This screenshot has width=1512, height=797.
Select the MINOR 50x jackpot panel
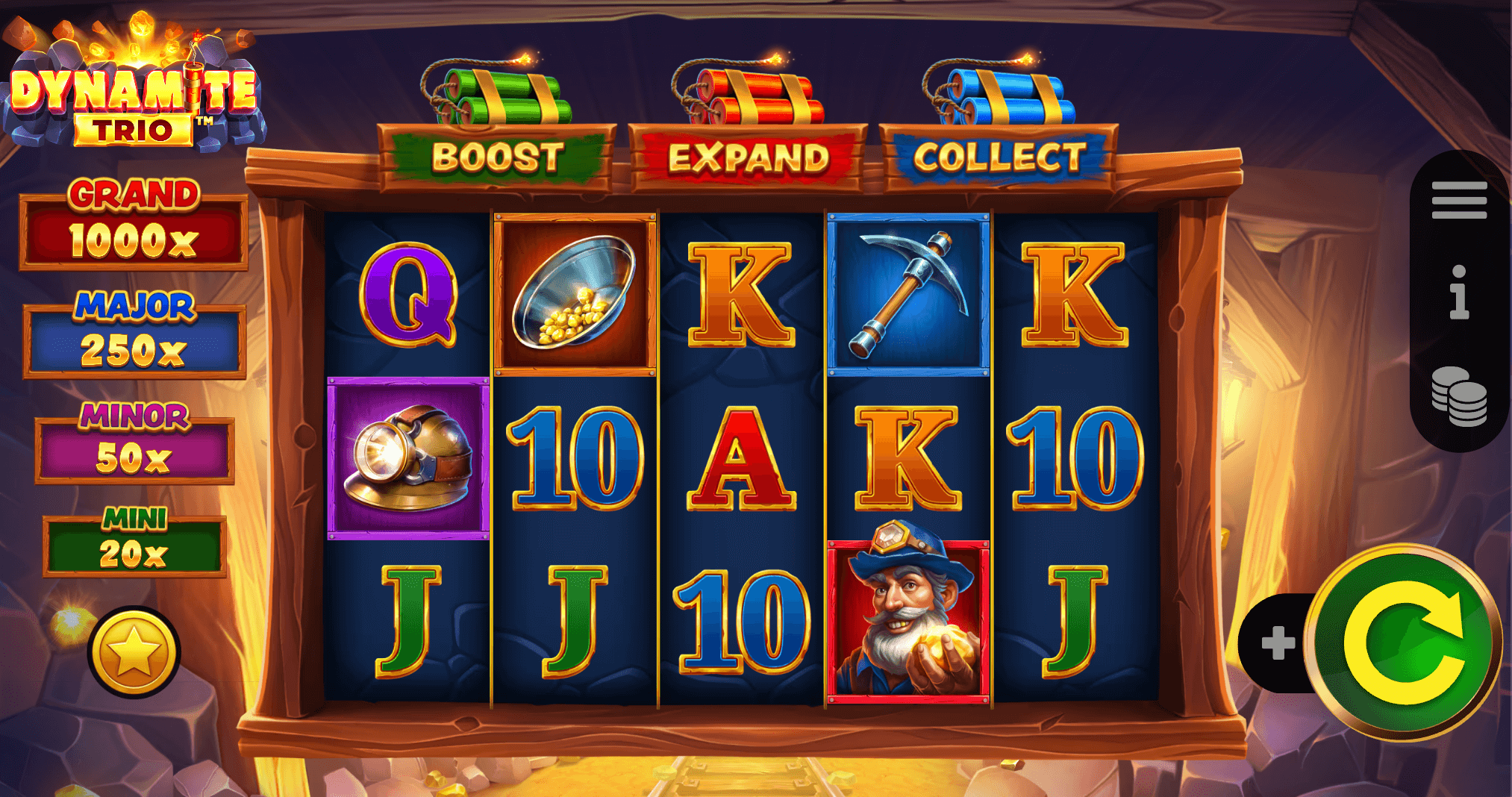(x=136, y=446)
